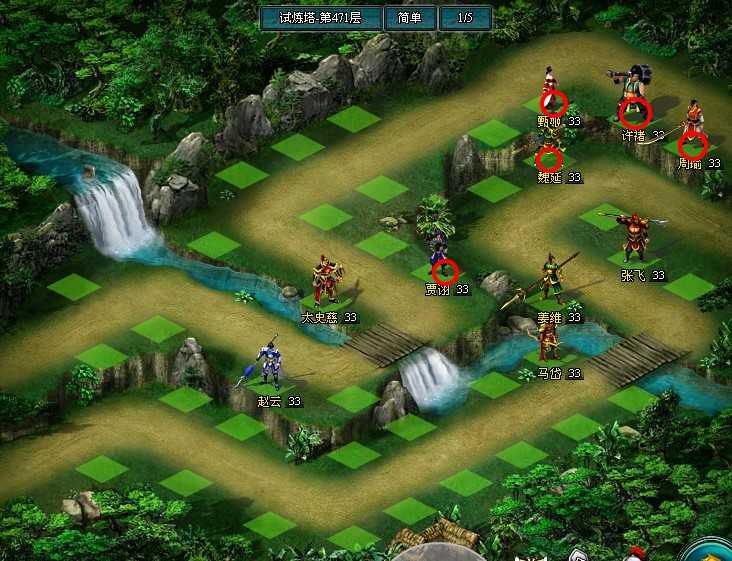Choose the Taishi Ci (太史慈) hero unit
Viewport: 732px width, 561px height.
pos(326,282)
